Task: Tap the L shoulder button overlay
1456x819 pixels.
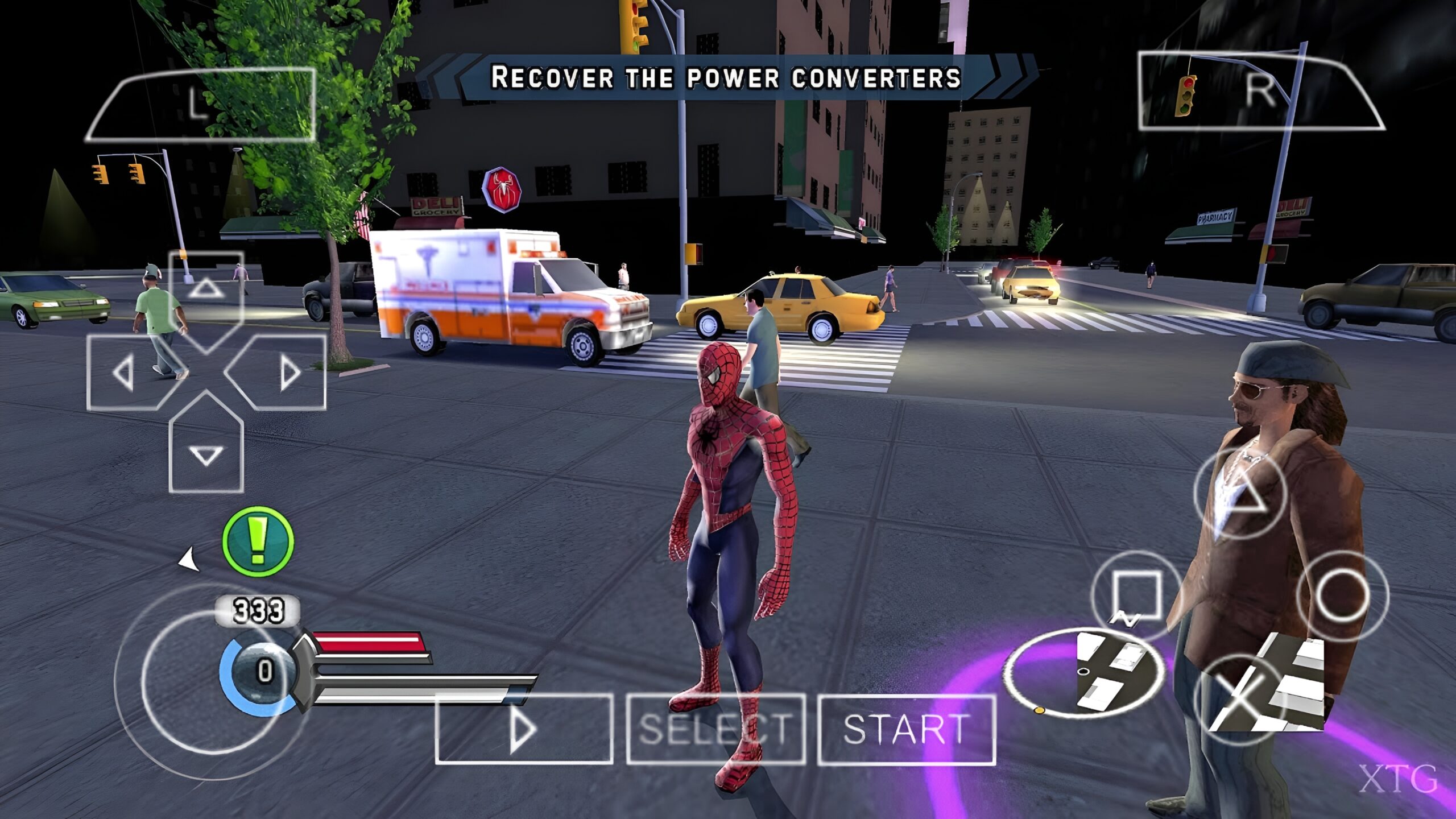Action: 200,104
